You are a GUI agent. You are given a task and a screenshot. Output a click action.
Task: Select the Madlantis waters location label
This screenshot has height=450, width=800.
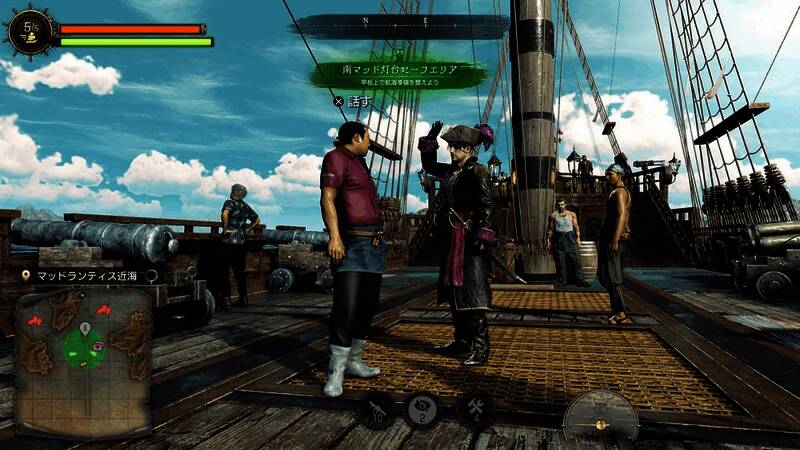point(90,275)
